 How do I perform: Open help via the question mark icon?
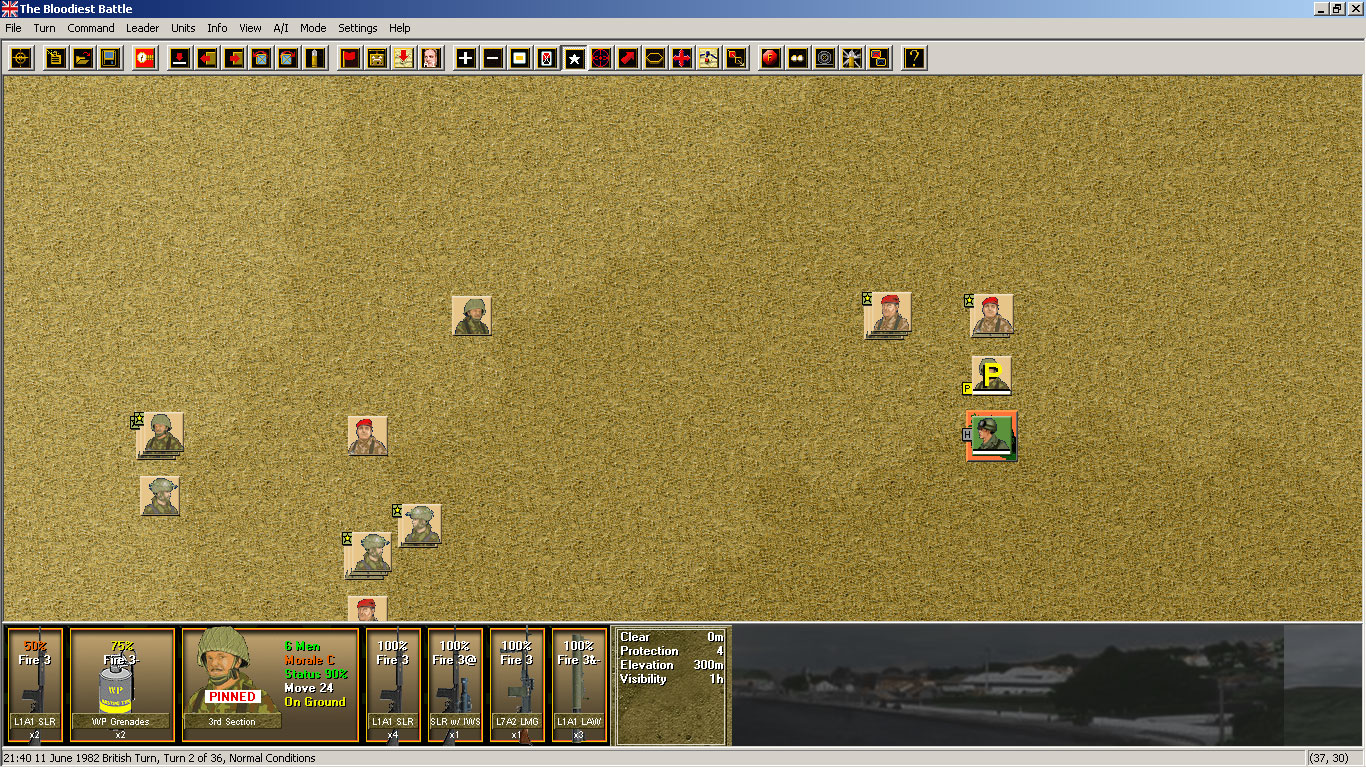pos(913,58)
